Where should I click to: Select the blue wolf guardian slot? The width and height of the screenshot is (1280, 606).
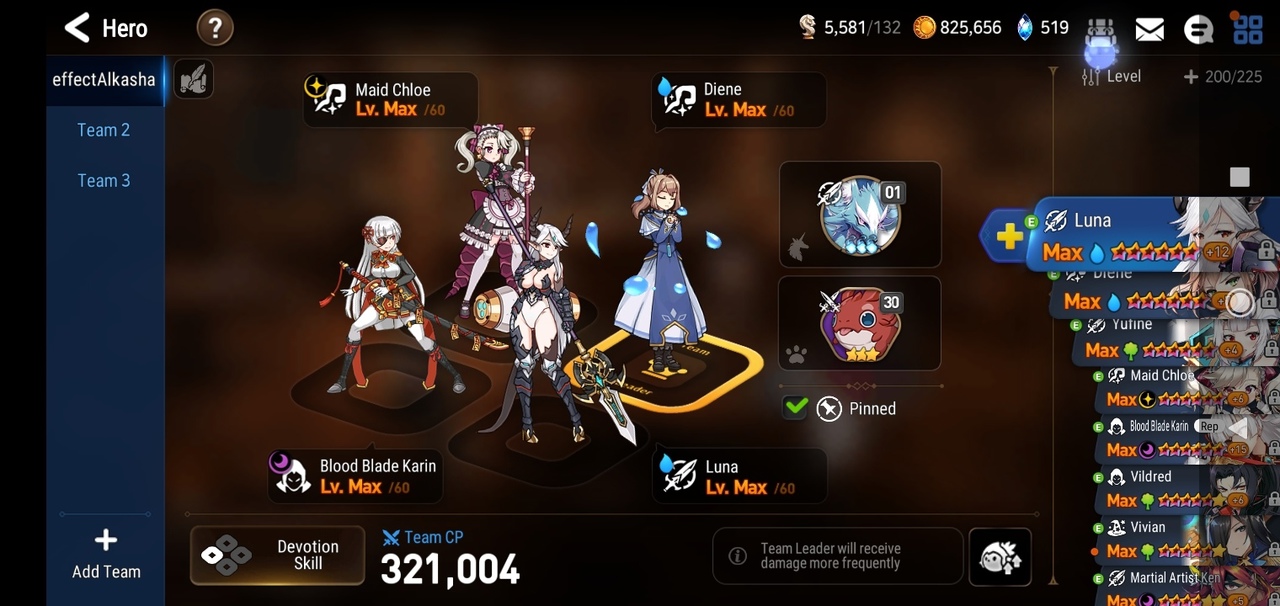860,214
